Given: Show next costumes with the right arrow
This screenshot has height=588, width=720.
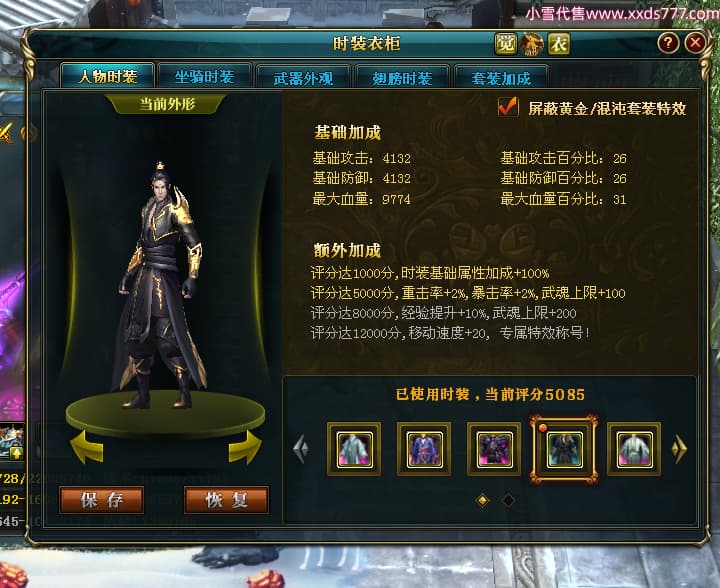Looking at the screenshot, I should coord(680,449).
